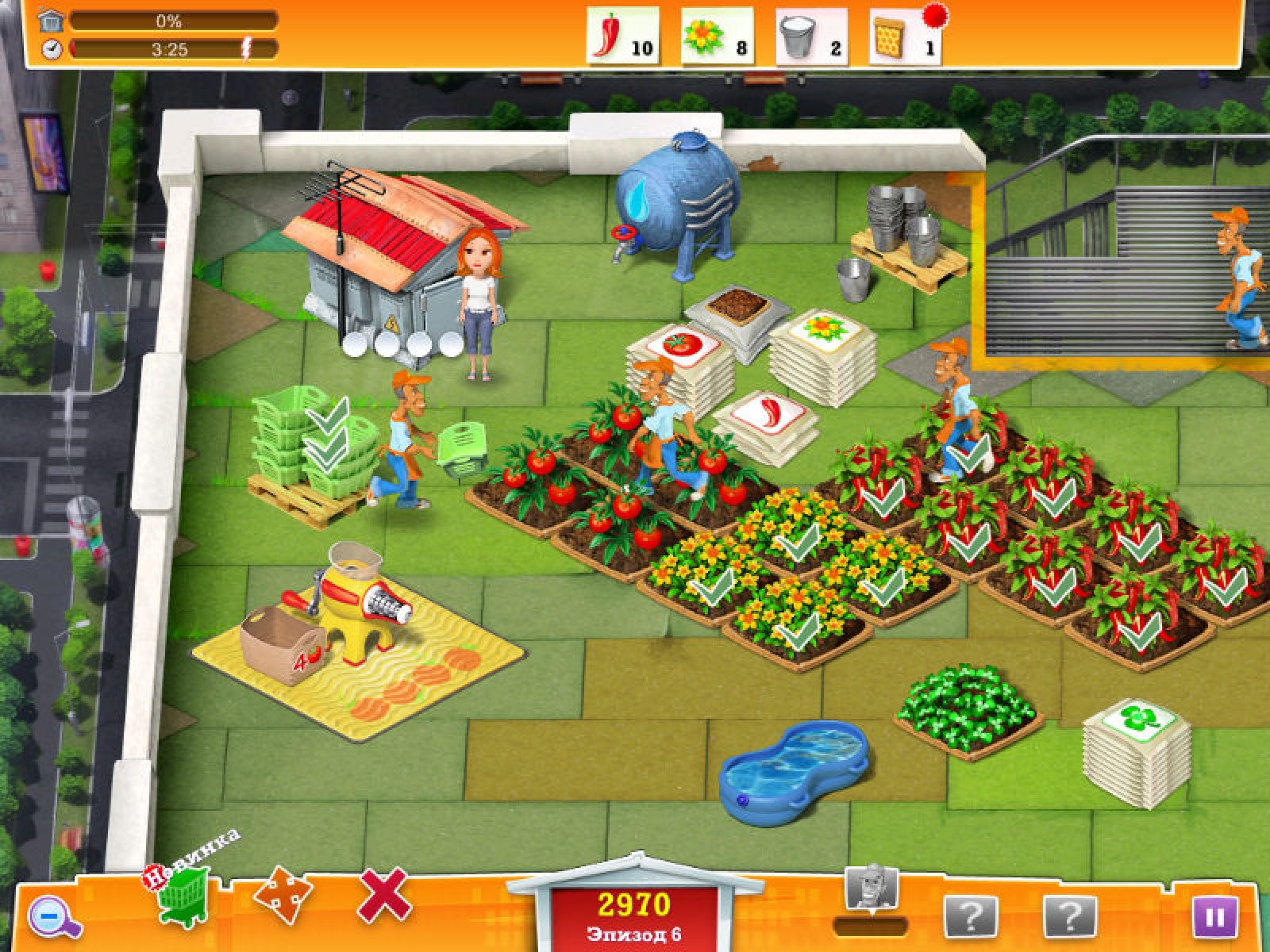Activate the orange move-arrows tool
1270x952 pixels.
click(x=282, y=899)
